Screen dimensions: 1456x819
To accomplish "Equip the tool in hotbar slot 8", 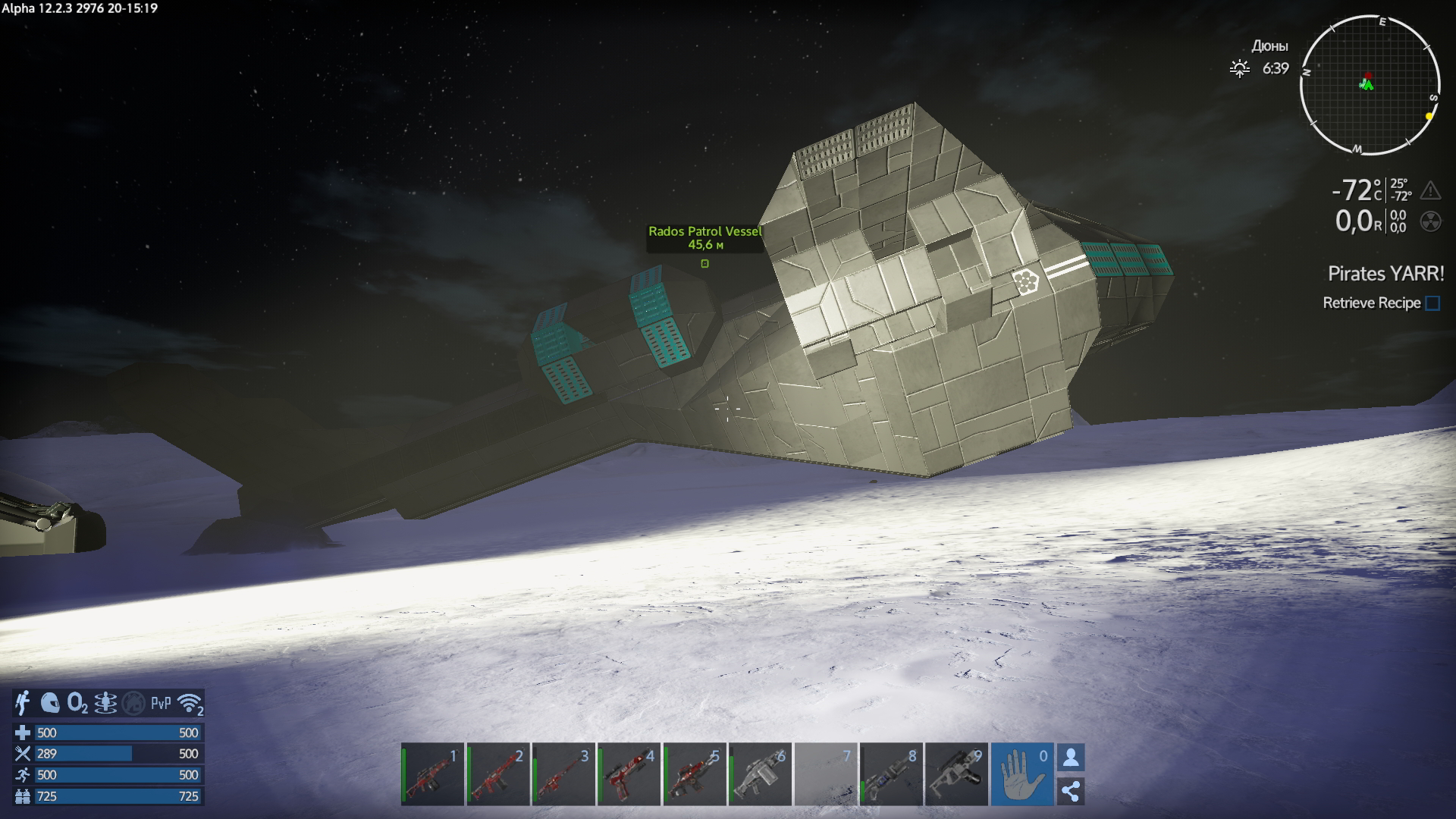I will click(x=891, y=774).
